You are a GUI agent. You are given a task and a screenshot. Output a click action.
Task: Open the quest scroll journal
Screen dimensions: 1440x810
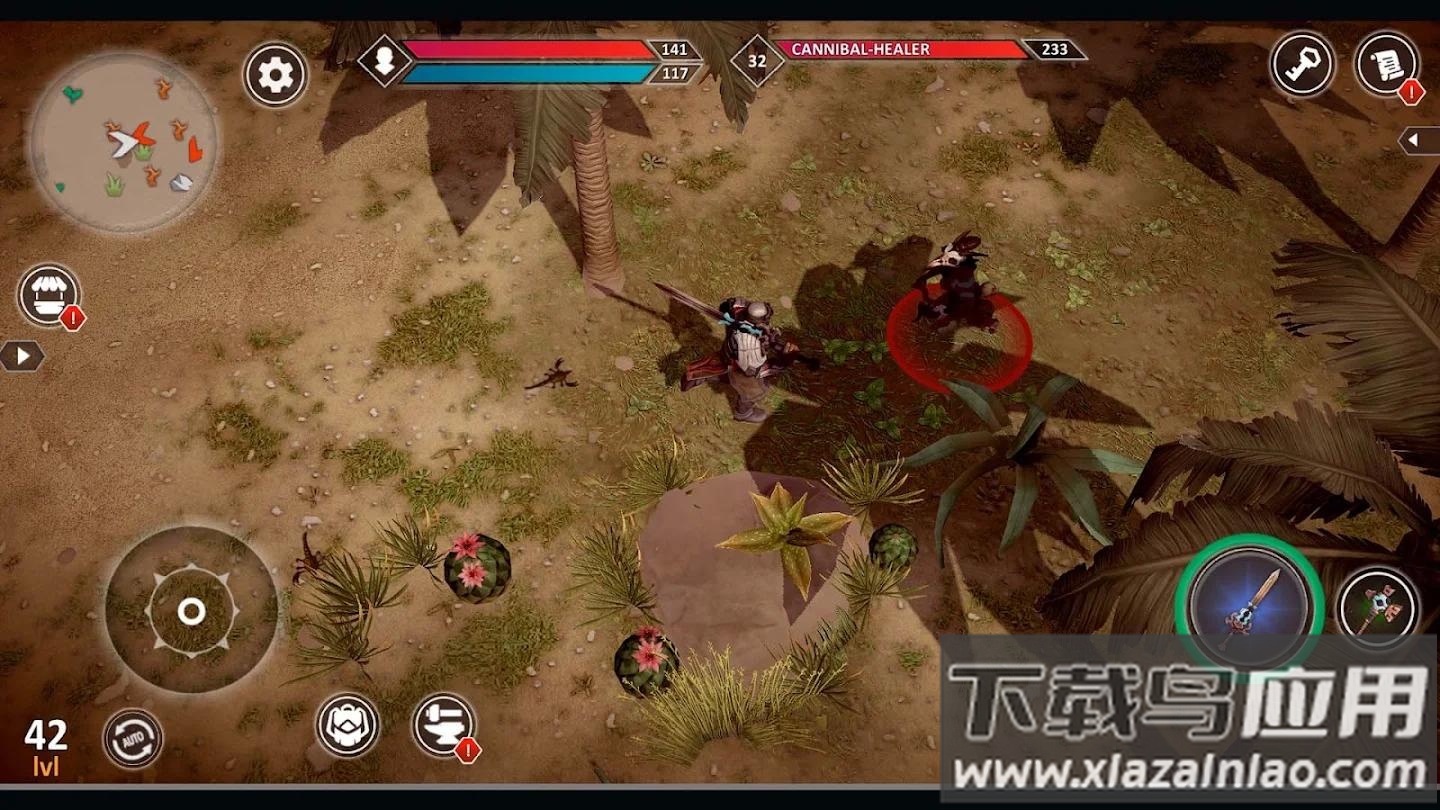pyautogui.click(x=1386, y=64)
